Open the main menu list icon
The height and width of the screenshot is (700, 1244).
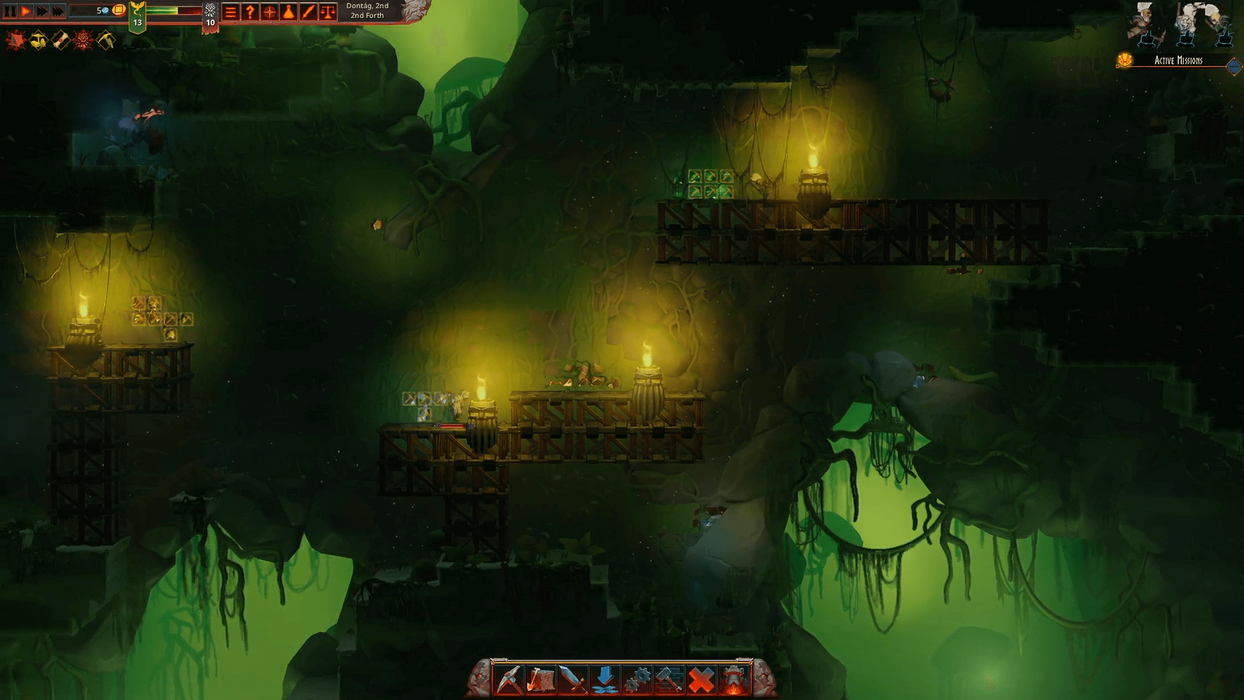point(230,12)
